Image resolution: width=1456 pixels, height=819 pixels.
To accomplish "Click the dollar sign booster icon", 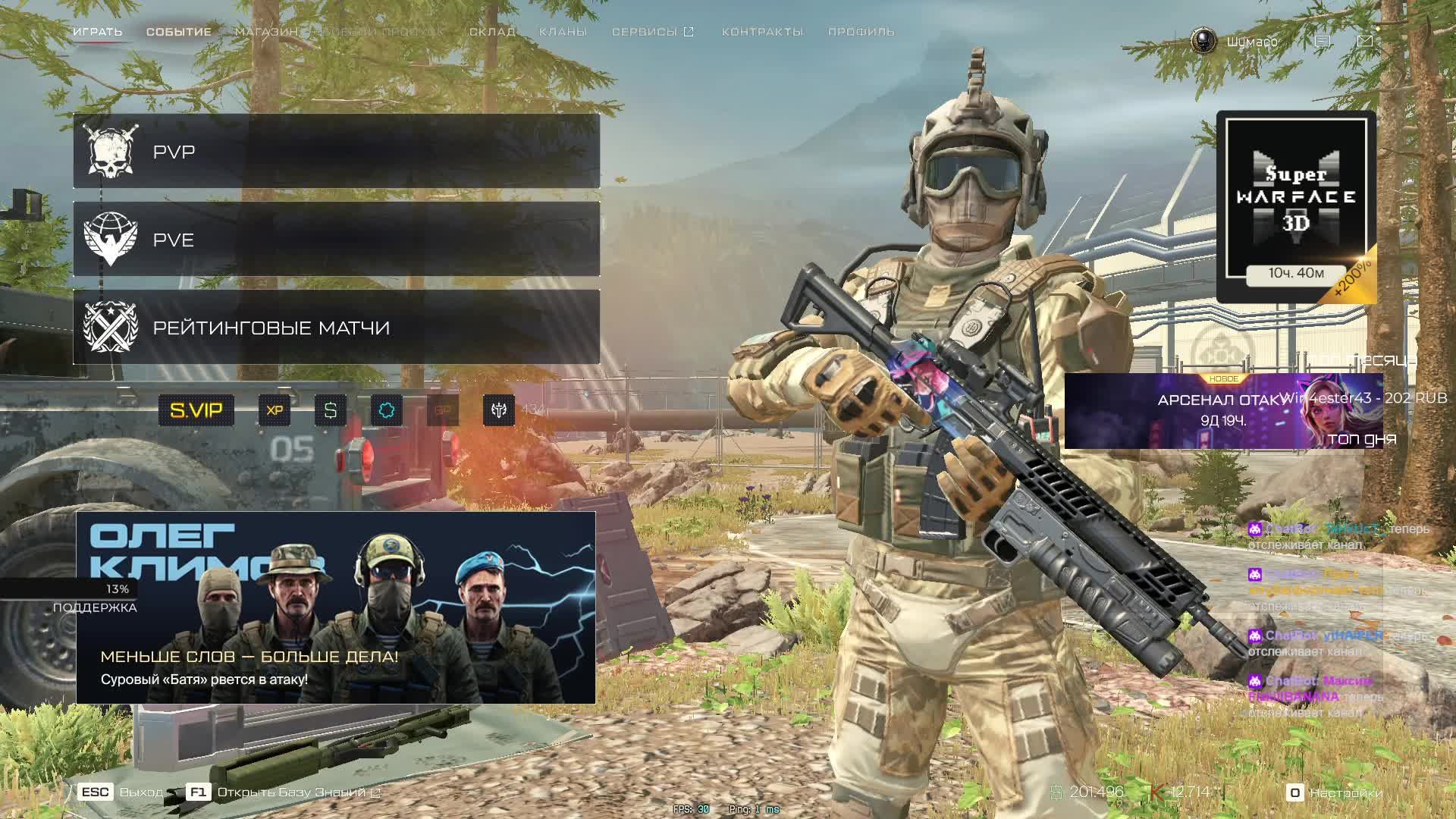I will [x=331, y=410].
